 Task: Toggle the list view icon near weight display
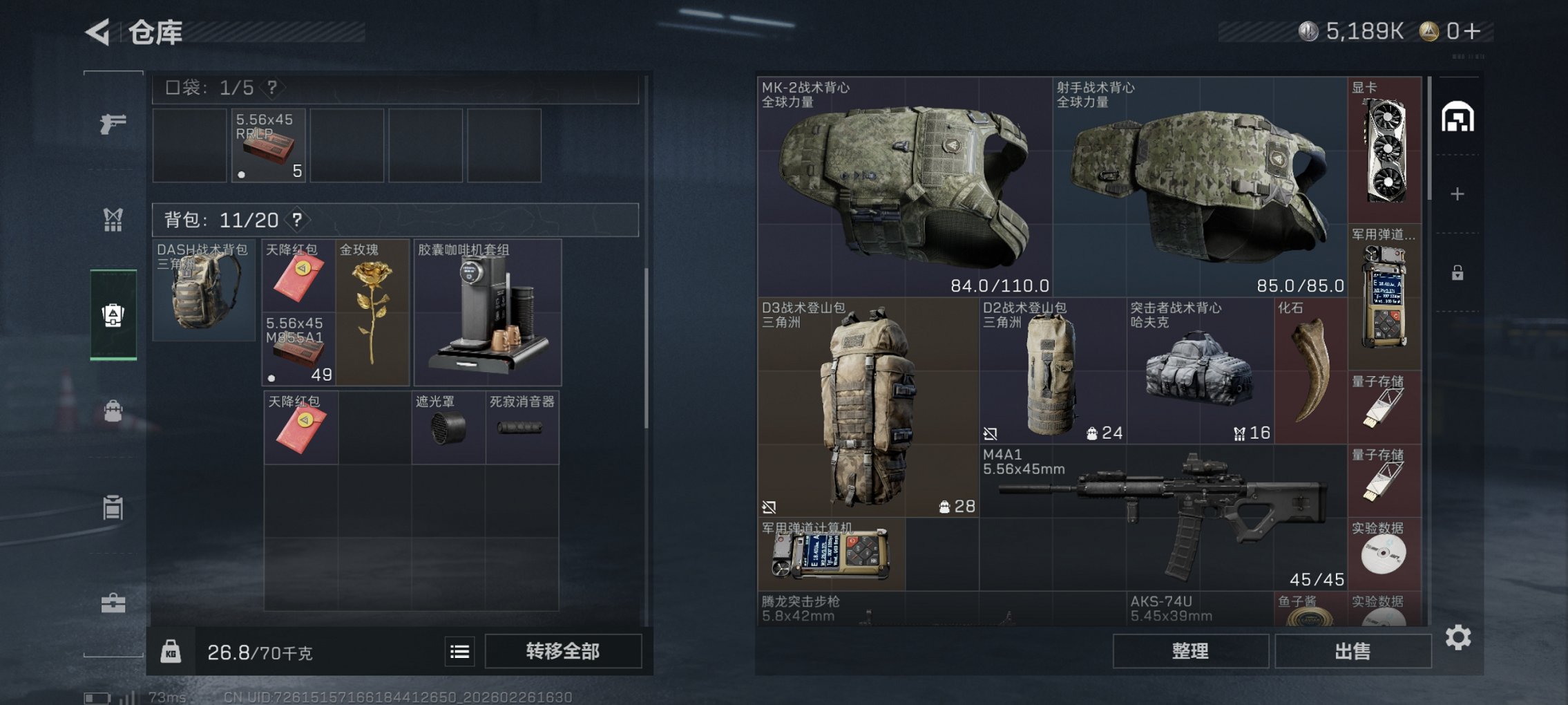(x=458, y=651)
